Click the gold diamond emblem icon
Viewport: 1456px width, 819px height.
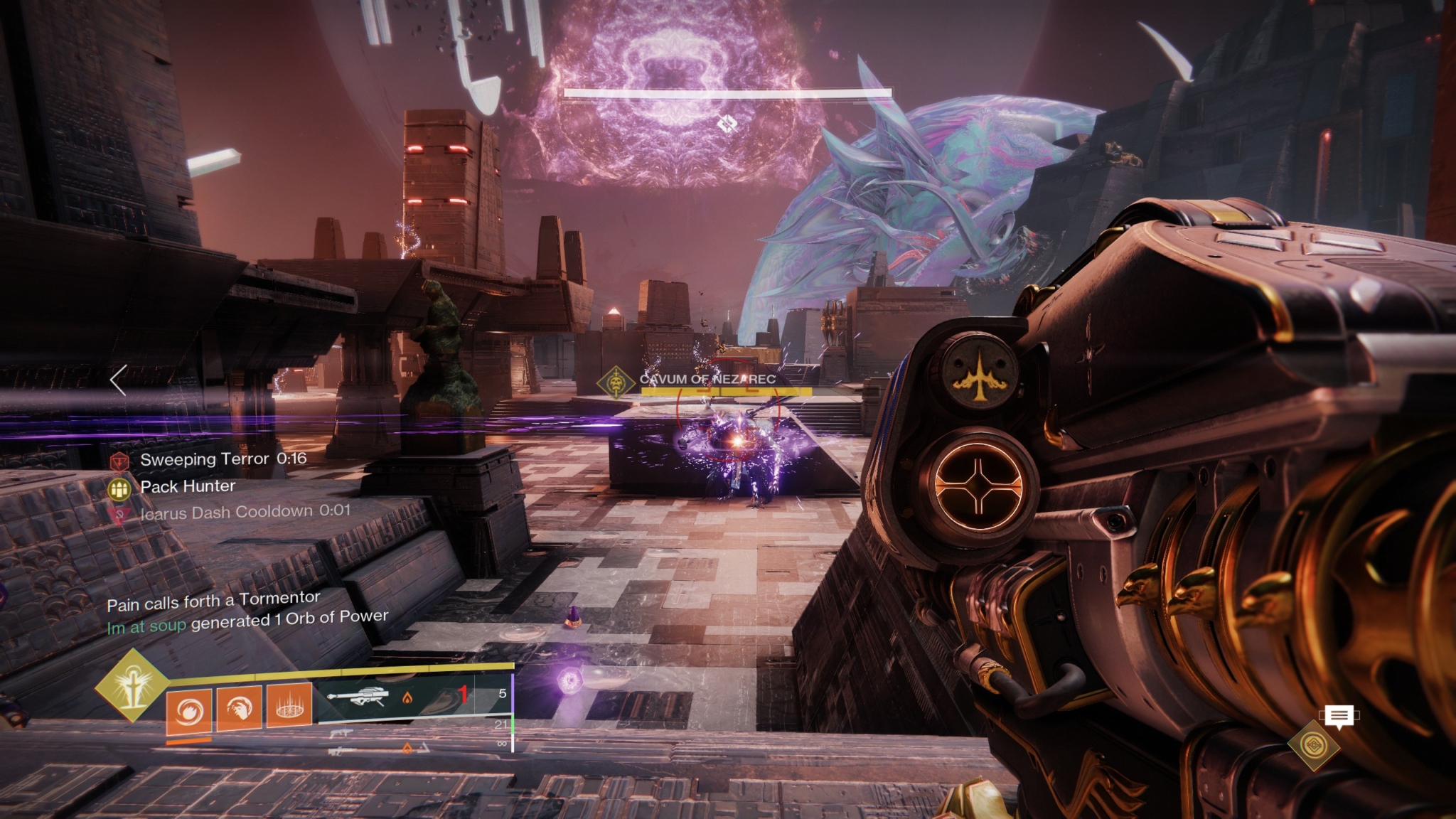(x=1313, y=746)
